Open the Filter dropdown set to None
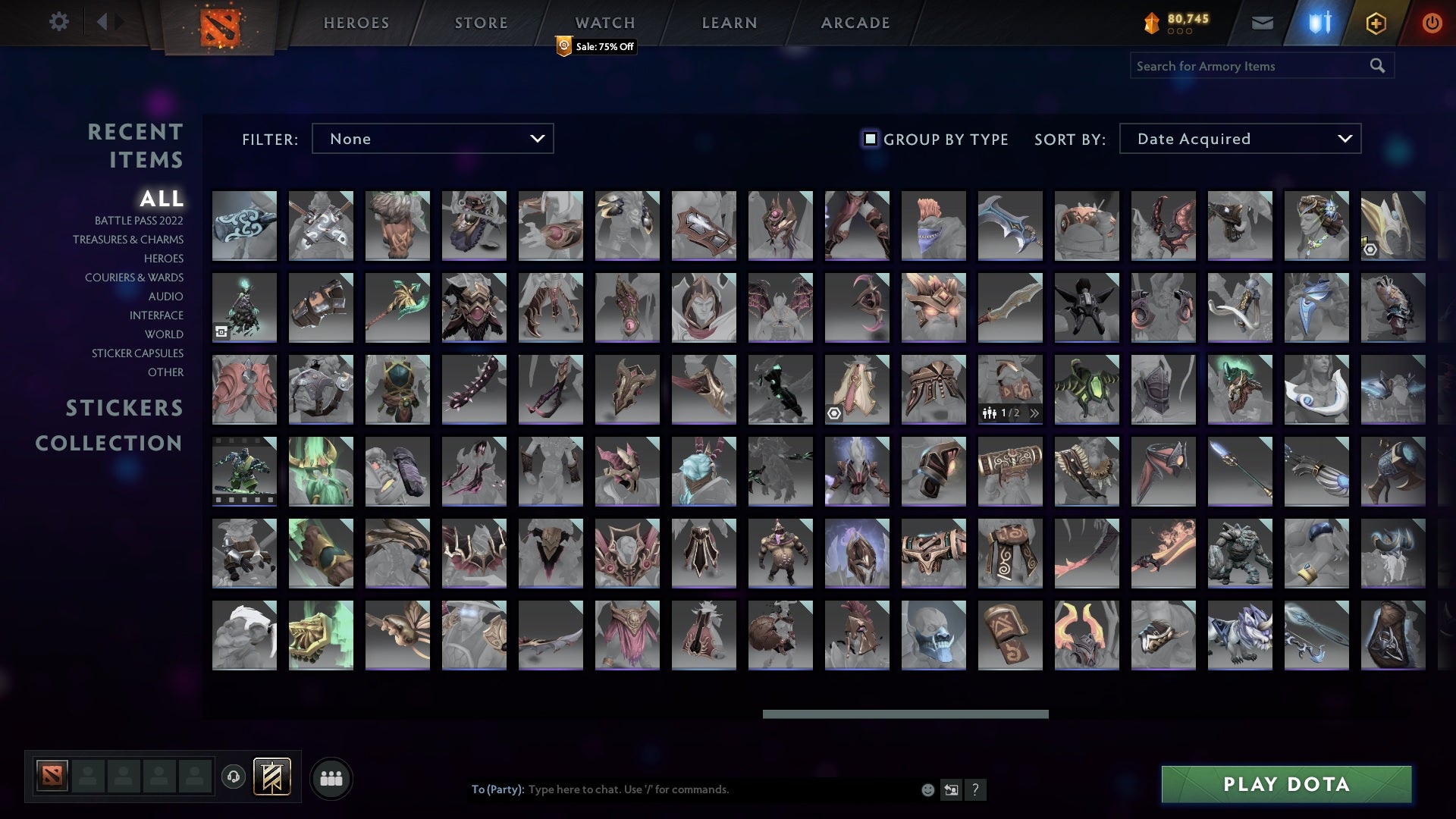This screenshot has height=819, width=1456. [432, 139]
